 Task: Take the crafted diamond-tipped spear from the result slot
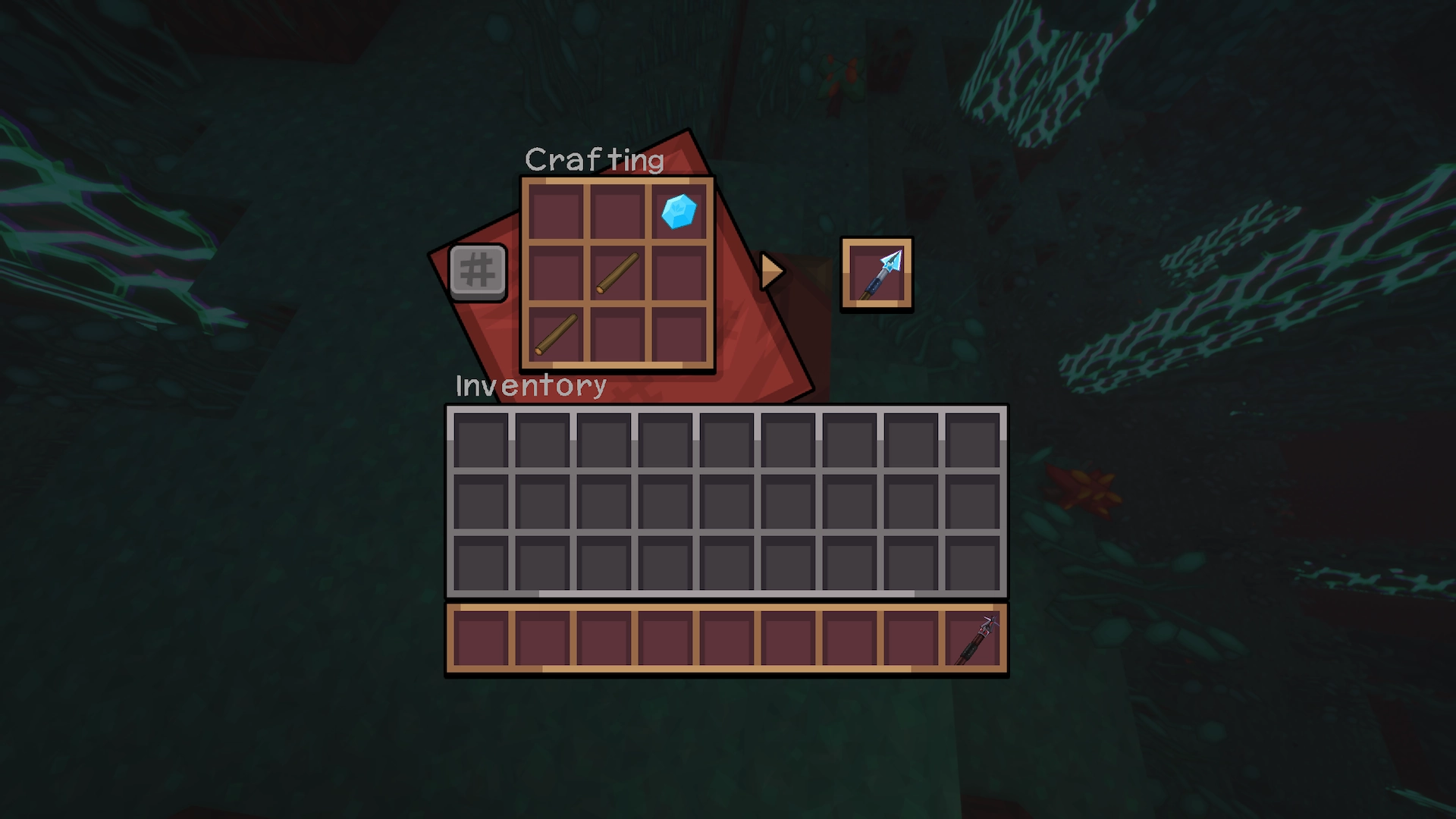877,275
